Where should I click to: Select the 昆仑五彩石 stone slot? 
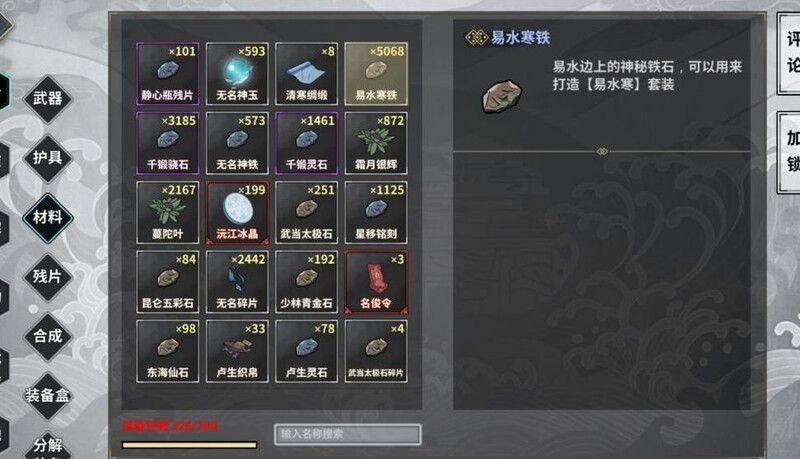[167, 280]
